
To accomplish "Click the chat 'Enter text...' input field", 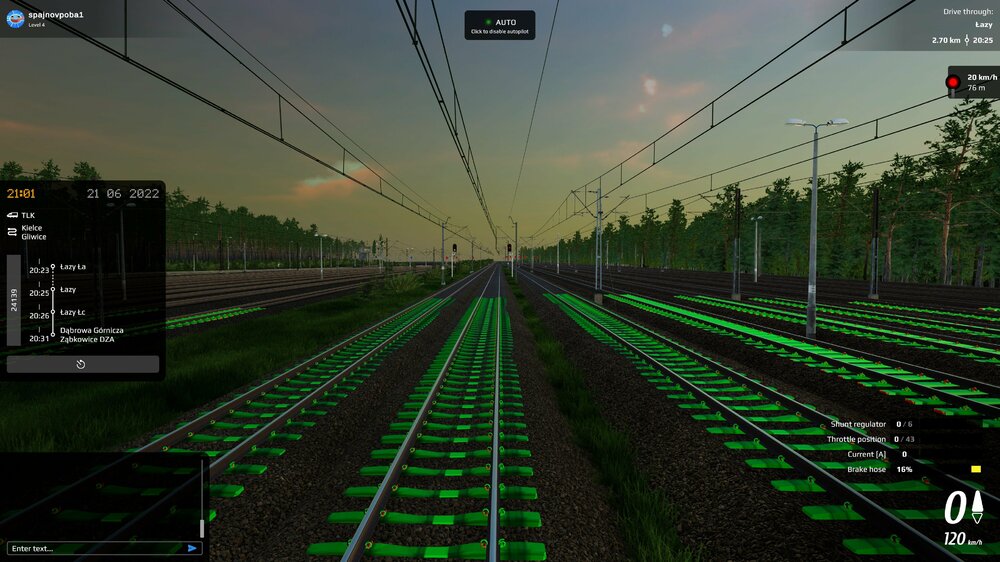I will point(95,548).
